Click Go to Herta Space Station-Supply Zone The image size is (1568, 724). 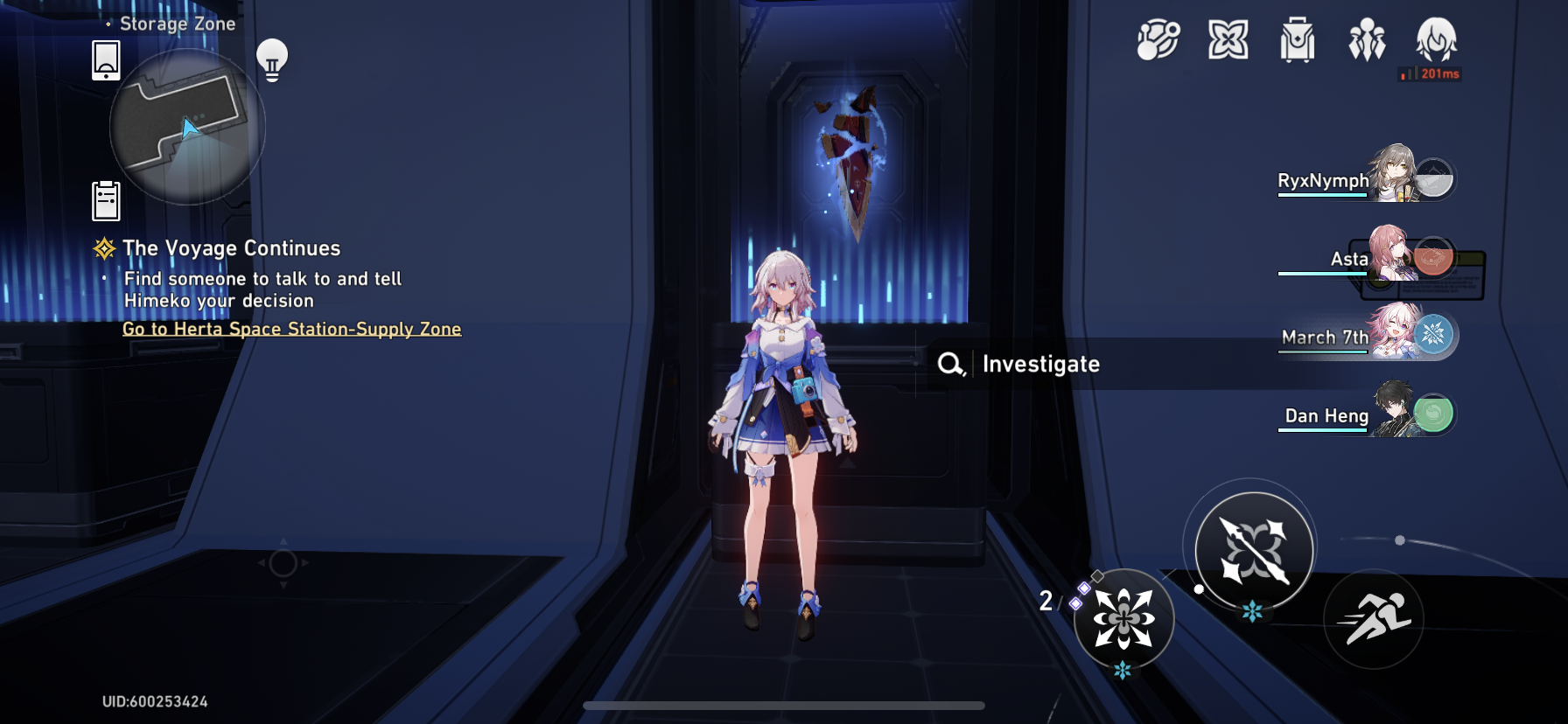pyautogui.click(x=290, y=329)
